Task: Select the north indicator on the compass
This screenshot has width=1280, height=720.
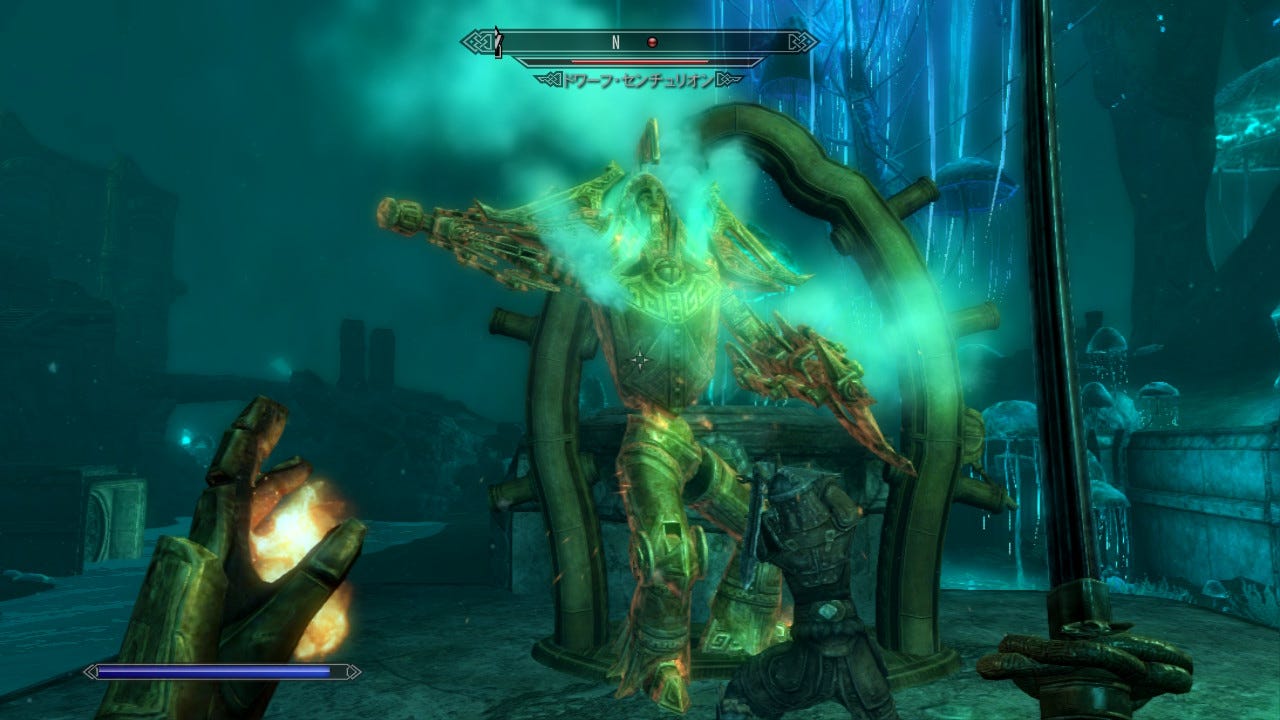Action: (x=616, y=42)
